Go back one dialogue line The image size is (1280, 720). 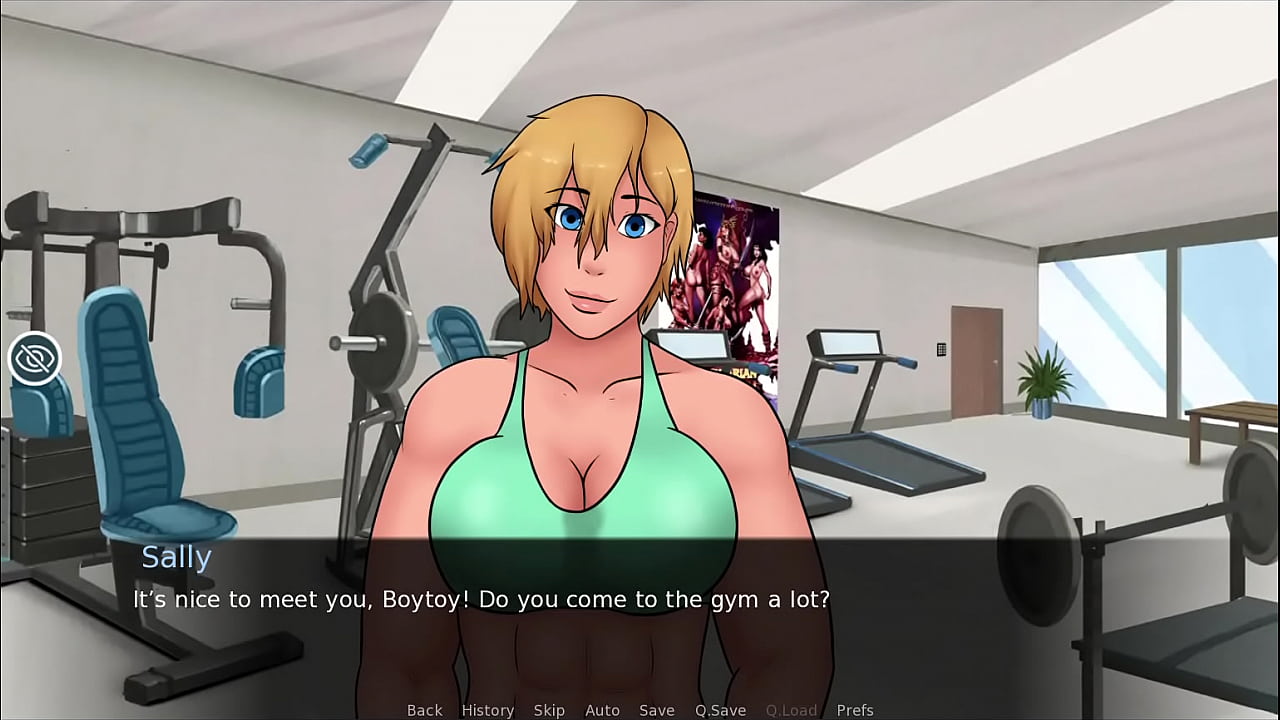(x=424, y=710)
